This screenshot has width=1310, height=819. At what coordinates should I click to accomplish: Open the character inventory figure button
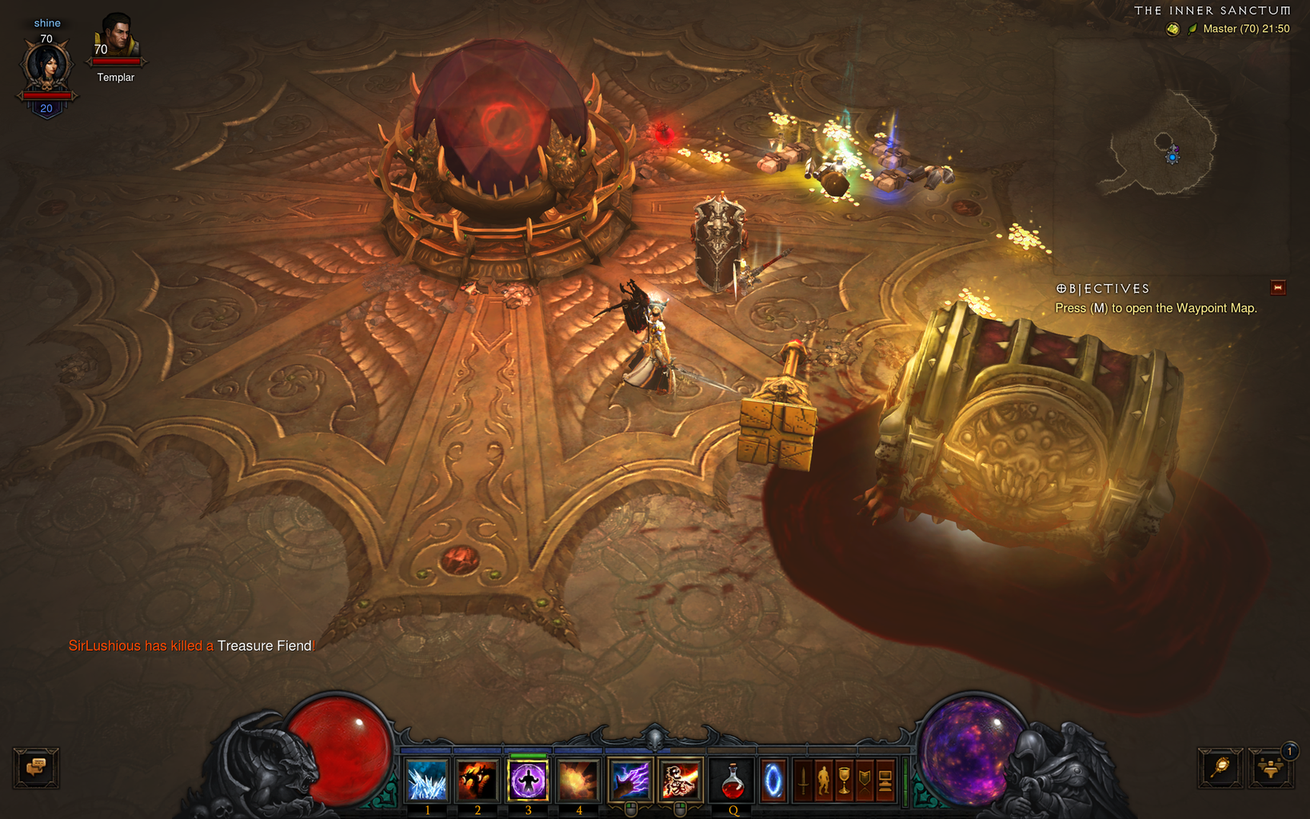[823, 780]
